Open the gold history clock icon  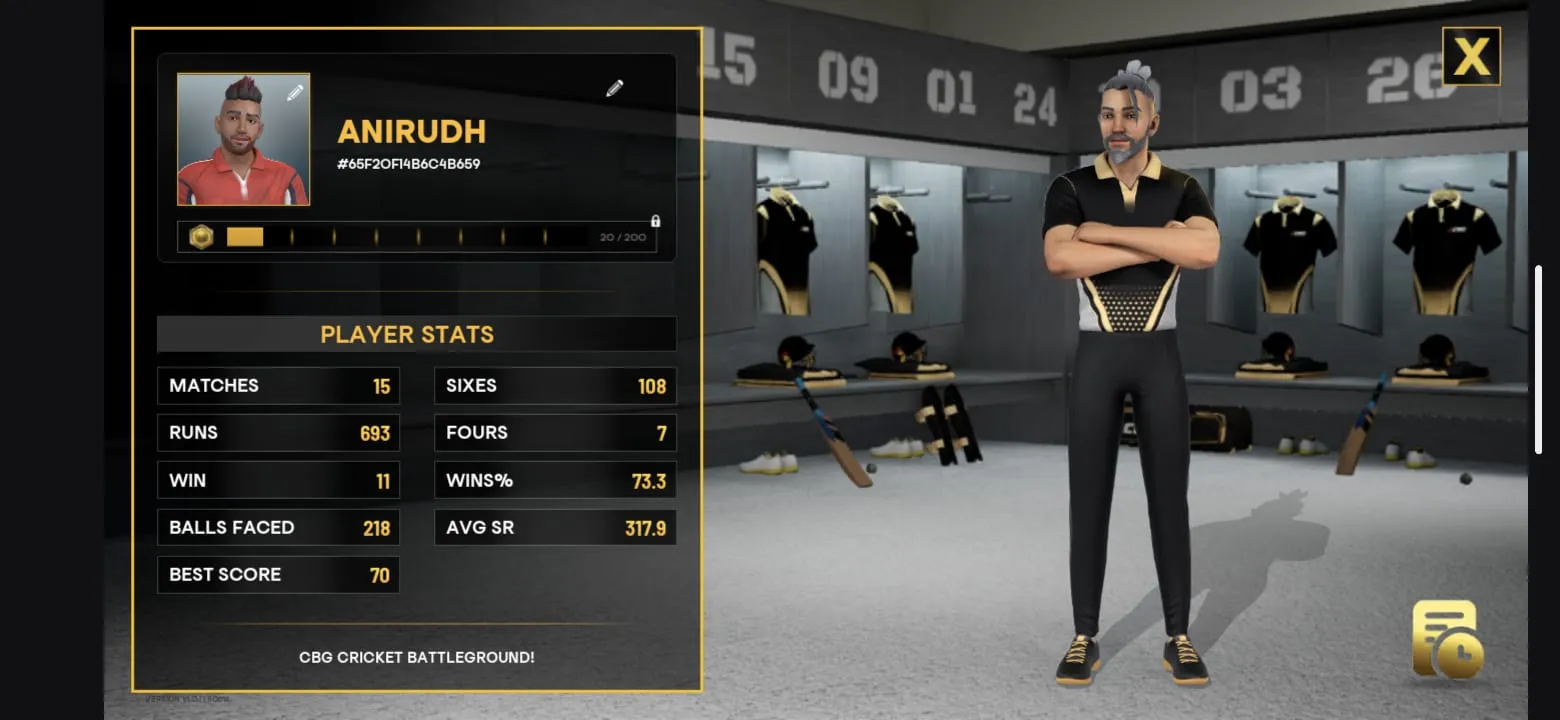coord(1446,640)
